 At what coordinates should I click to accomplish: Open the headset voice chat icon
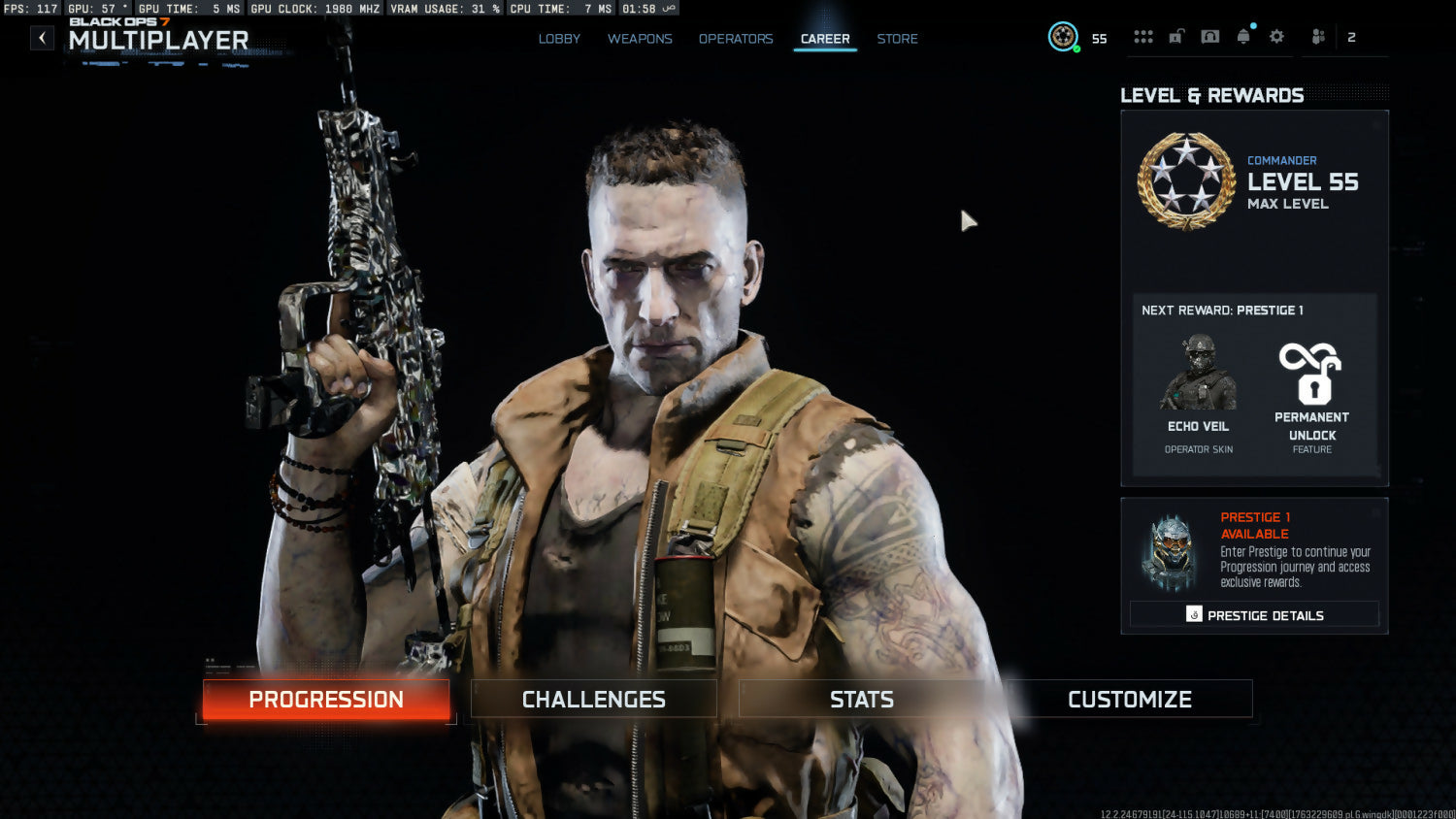pos(1209,37)
